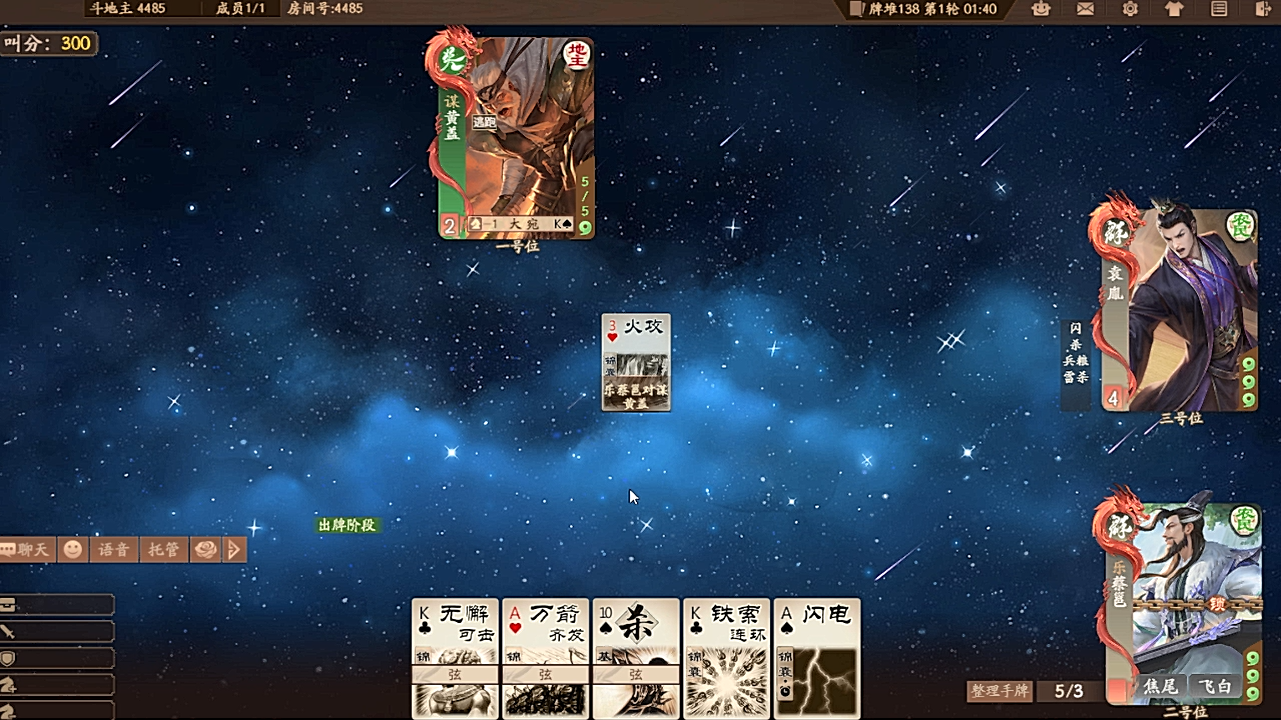The height and width of the screenshot is (720, 1281).
Task: Open the smiley emoji picker
Action: pyautogui.click(x=73, y=549)
